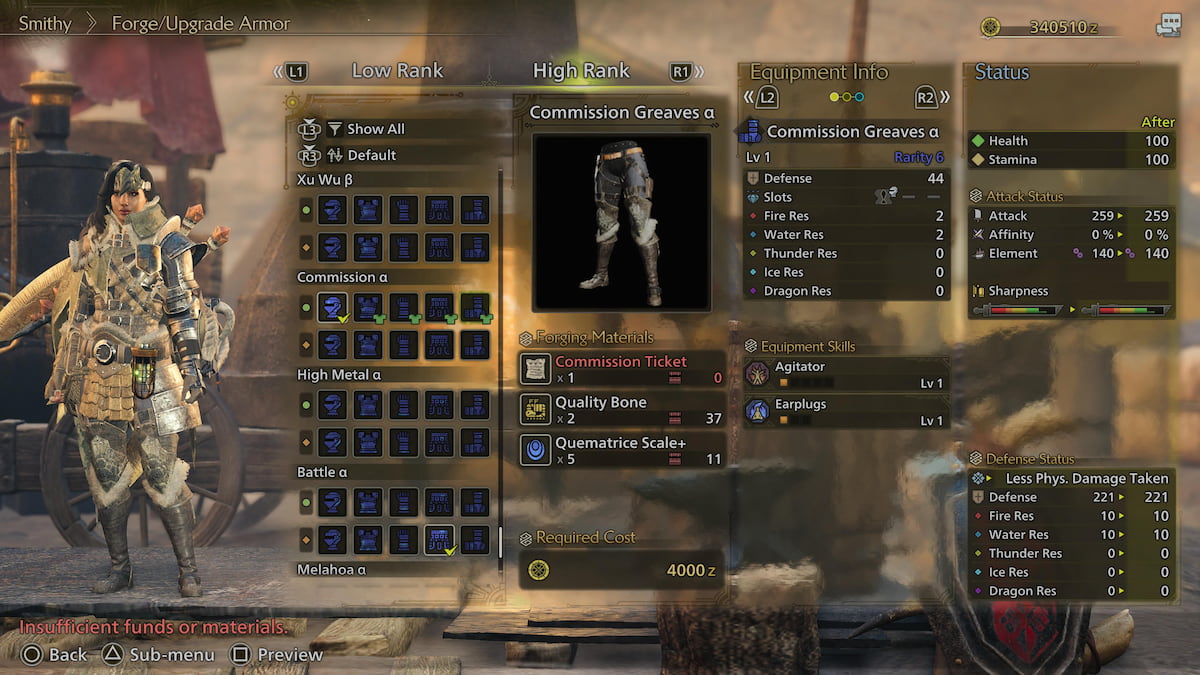Select the Quality Bone material row

(x=622, y=409)
